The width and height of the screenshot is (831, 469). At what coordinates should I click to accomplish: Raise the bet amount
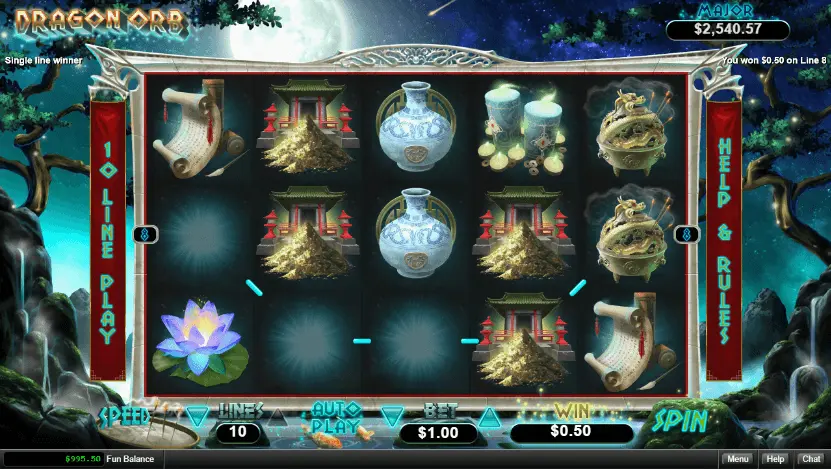488,416
